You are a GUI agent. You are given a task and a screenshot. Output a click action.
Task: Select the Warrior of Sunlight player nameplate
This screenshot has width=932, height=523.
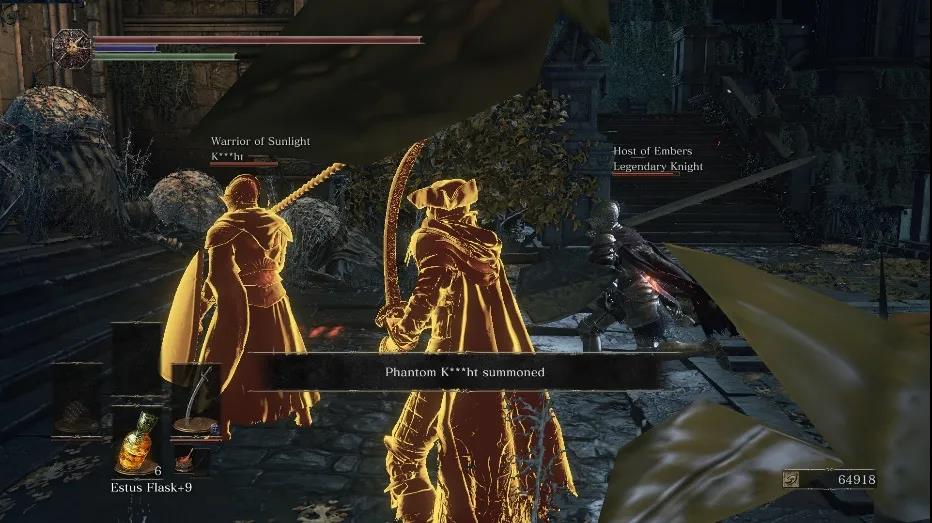click(259, 149)
